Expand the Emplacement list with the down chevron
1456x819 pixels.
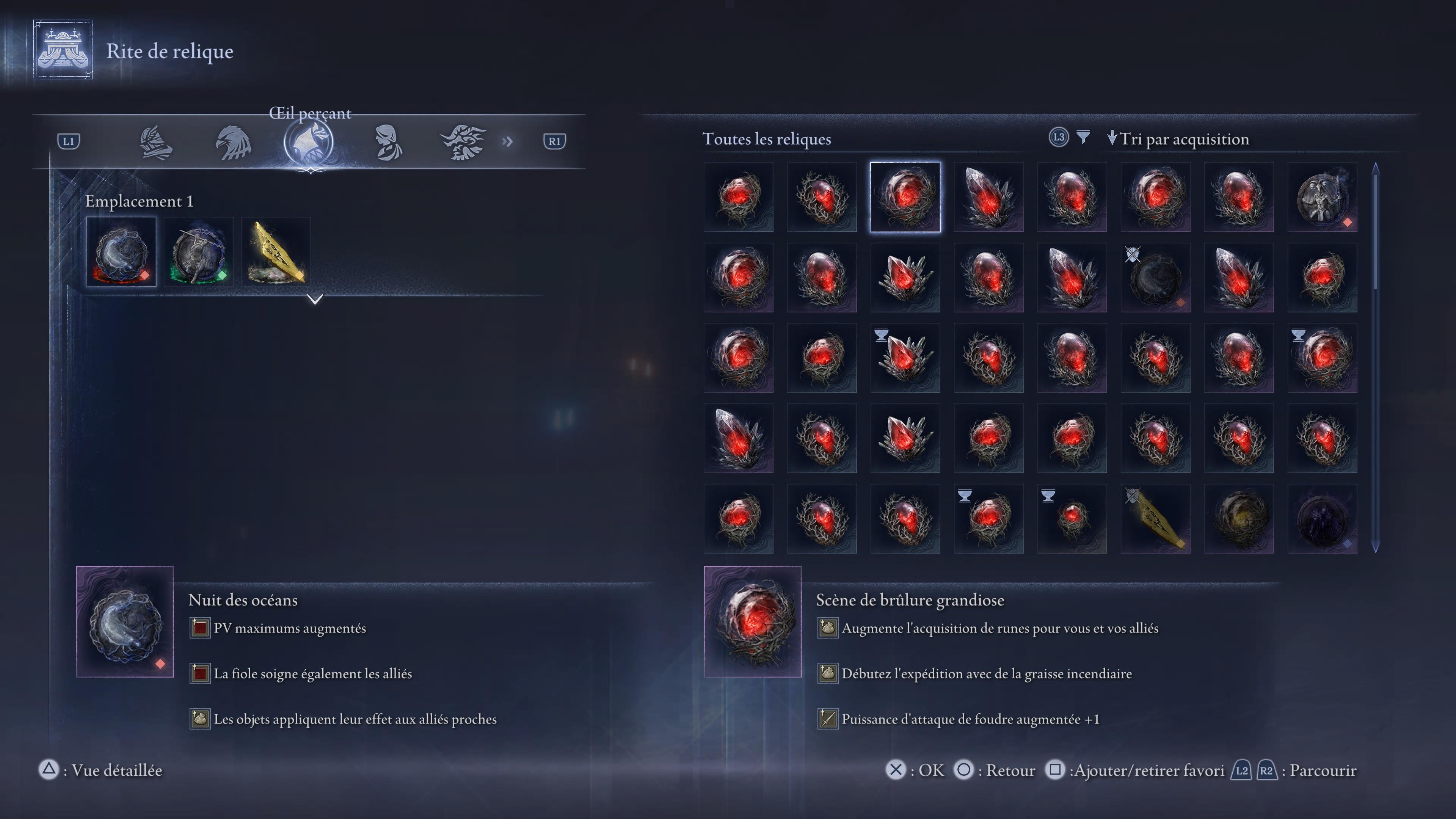pyautogui.click(x=315, y=298)
